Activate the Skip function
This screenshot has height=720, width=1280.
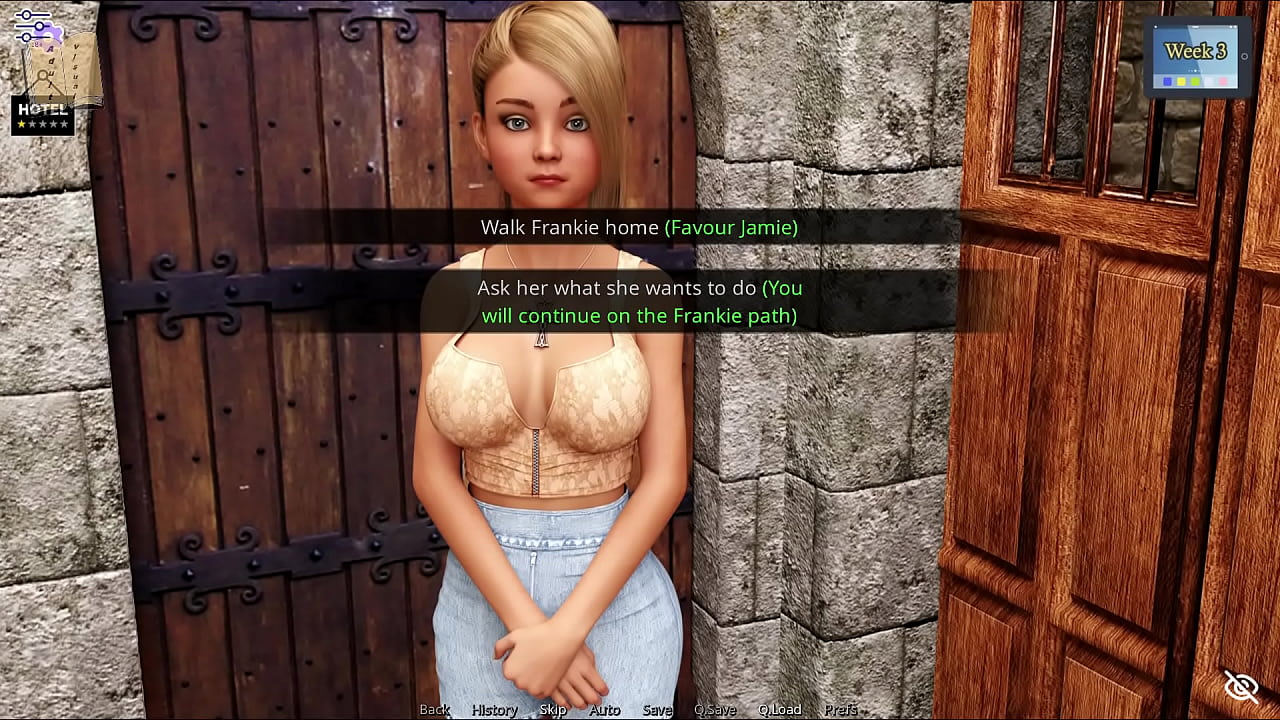[553, 709]
